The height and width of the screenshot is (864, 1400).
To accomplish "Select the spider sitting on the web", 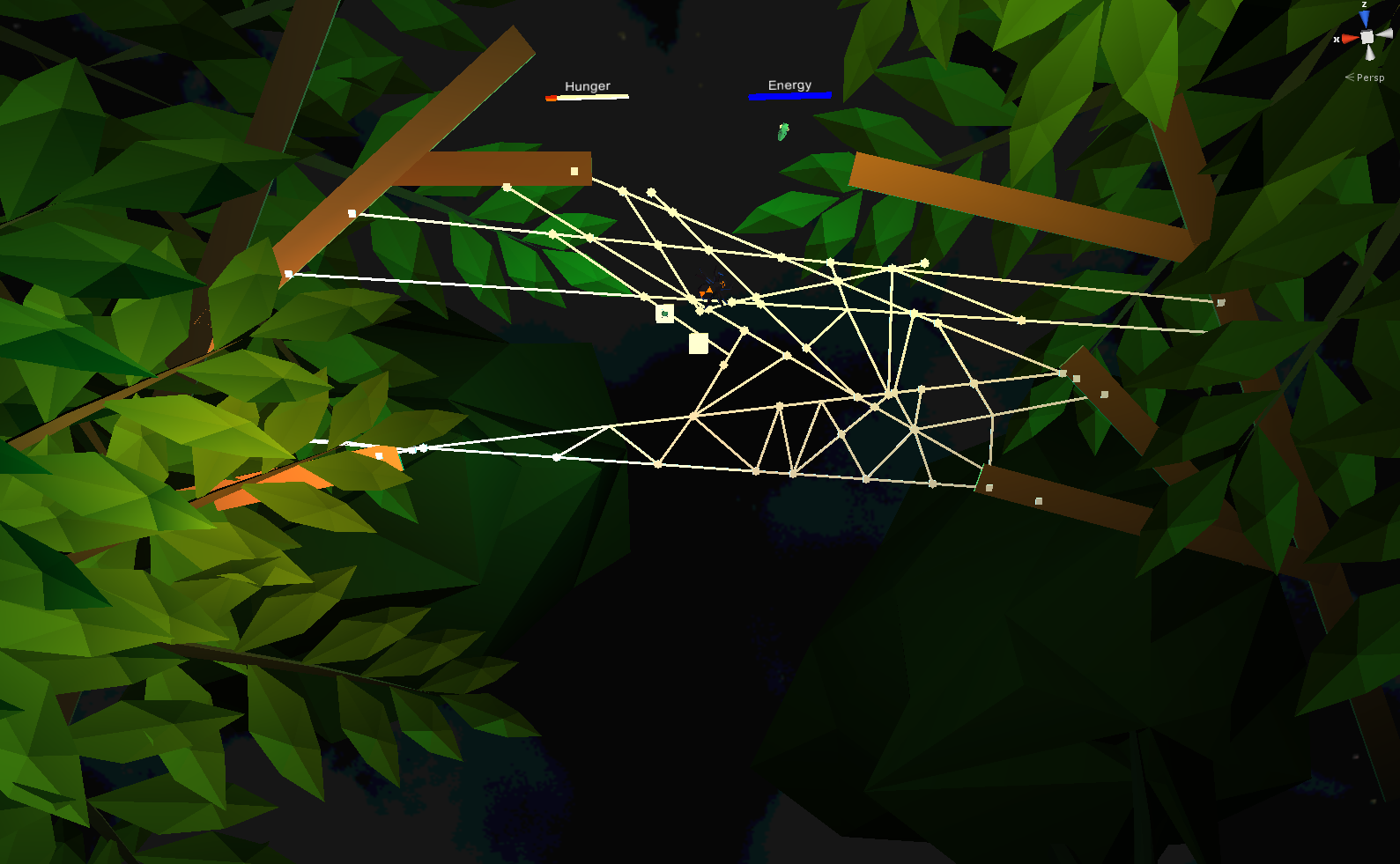I will (714, 288).
